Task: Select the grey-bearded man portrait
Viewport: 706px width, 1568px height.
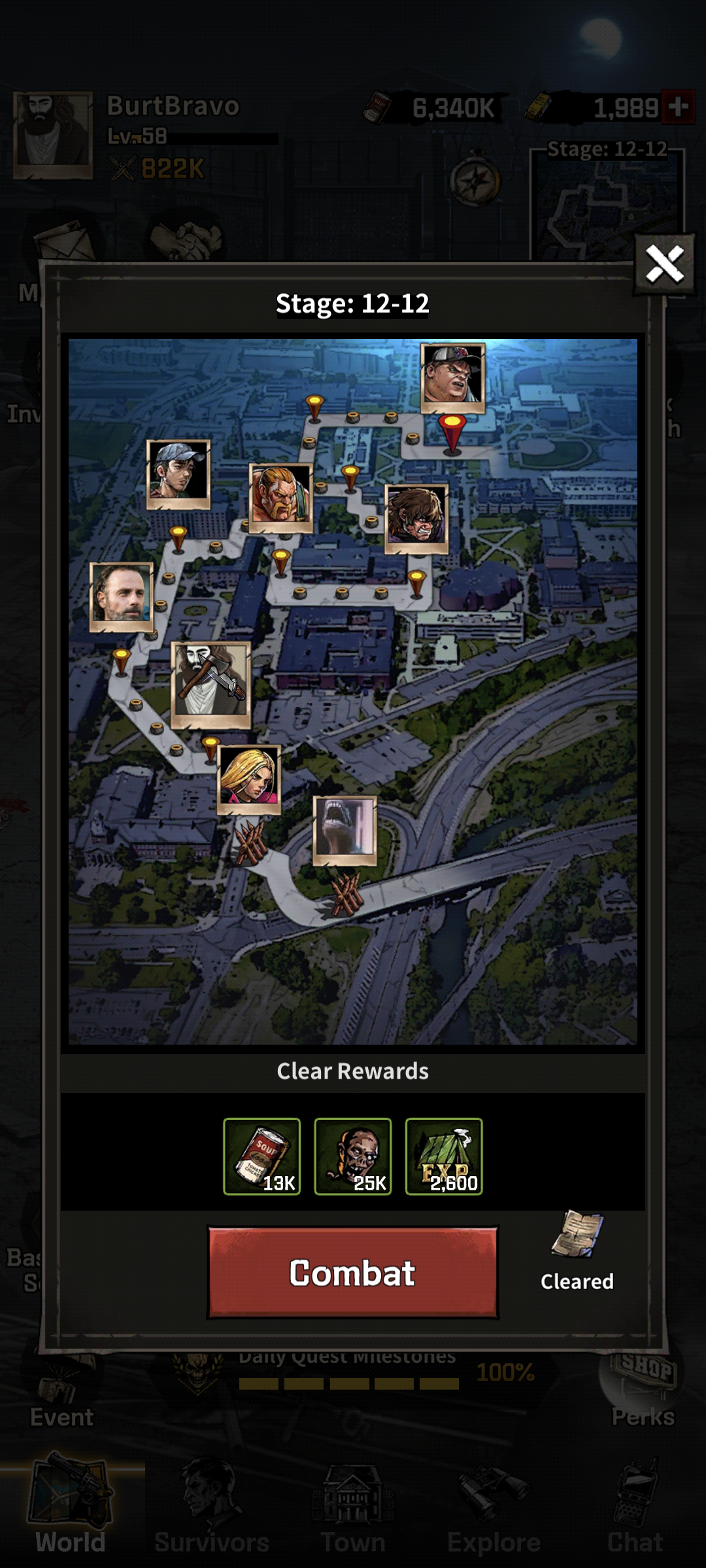Action: [x=122, y=596]
